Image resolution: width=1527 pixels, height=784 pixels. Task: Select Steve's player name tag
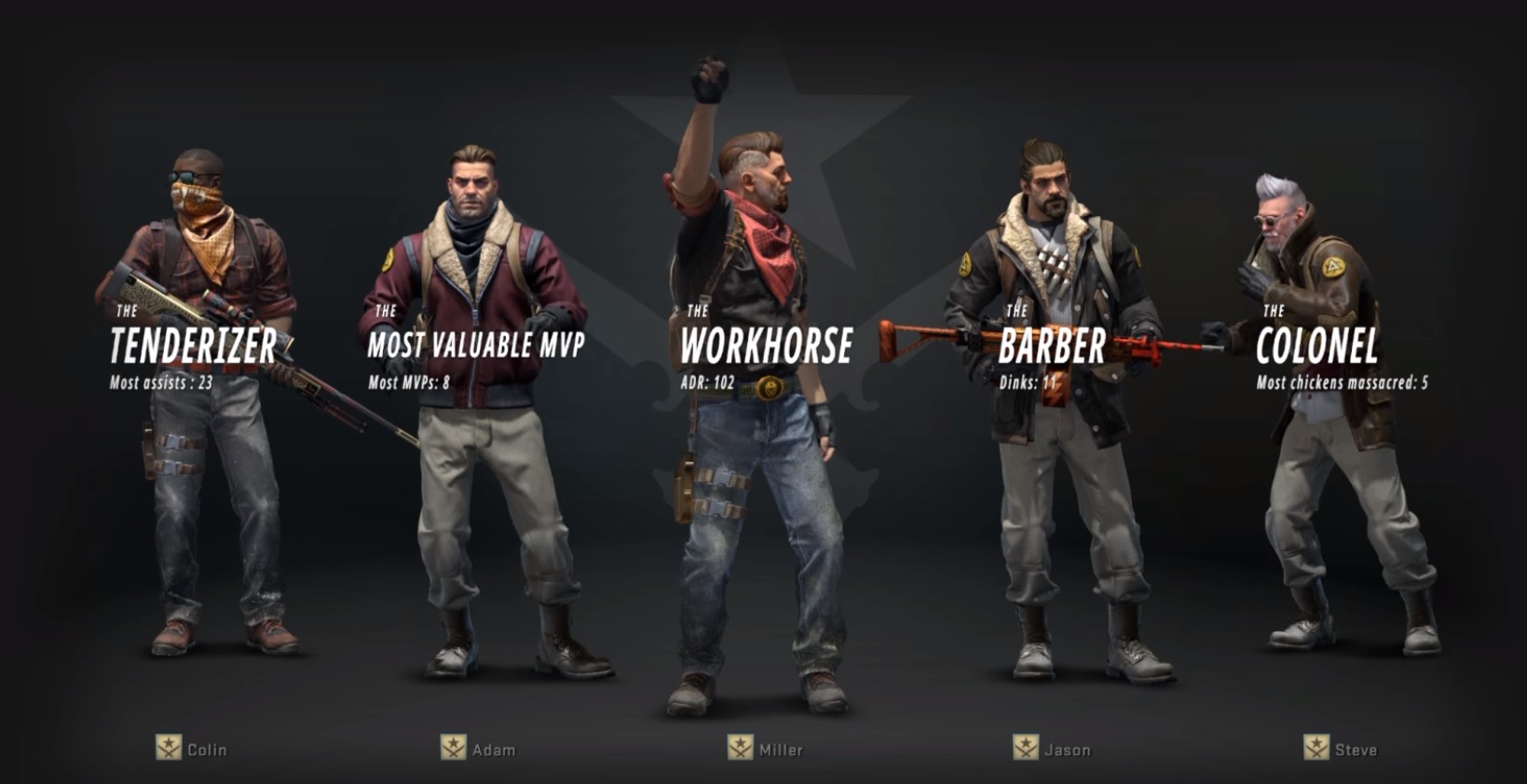coord(1355,750)
